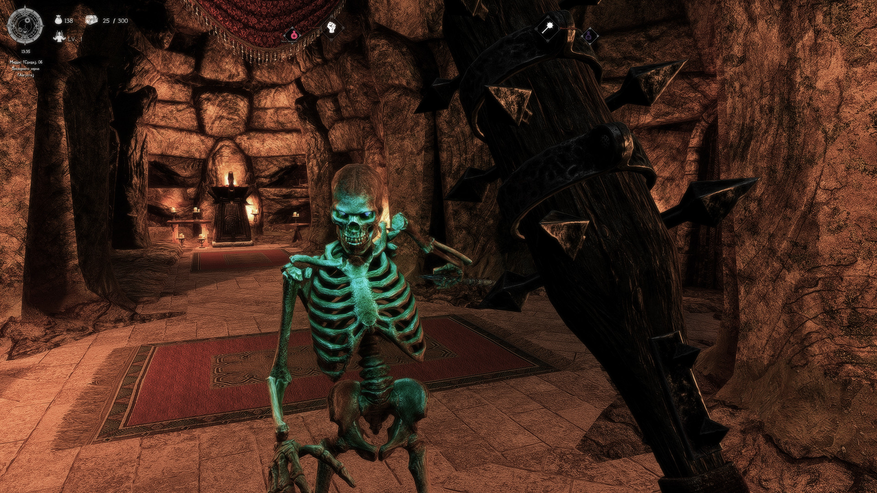
Task: Open the carry weight chest icon
Action: coord(91,19)
